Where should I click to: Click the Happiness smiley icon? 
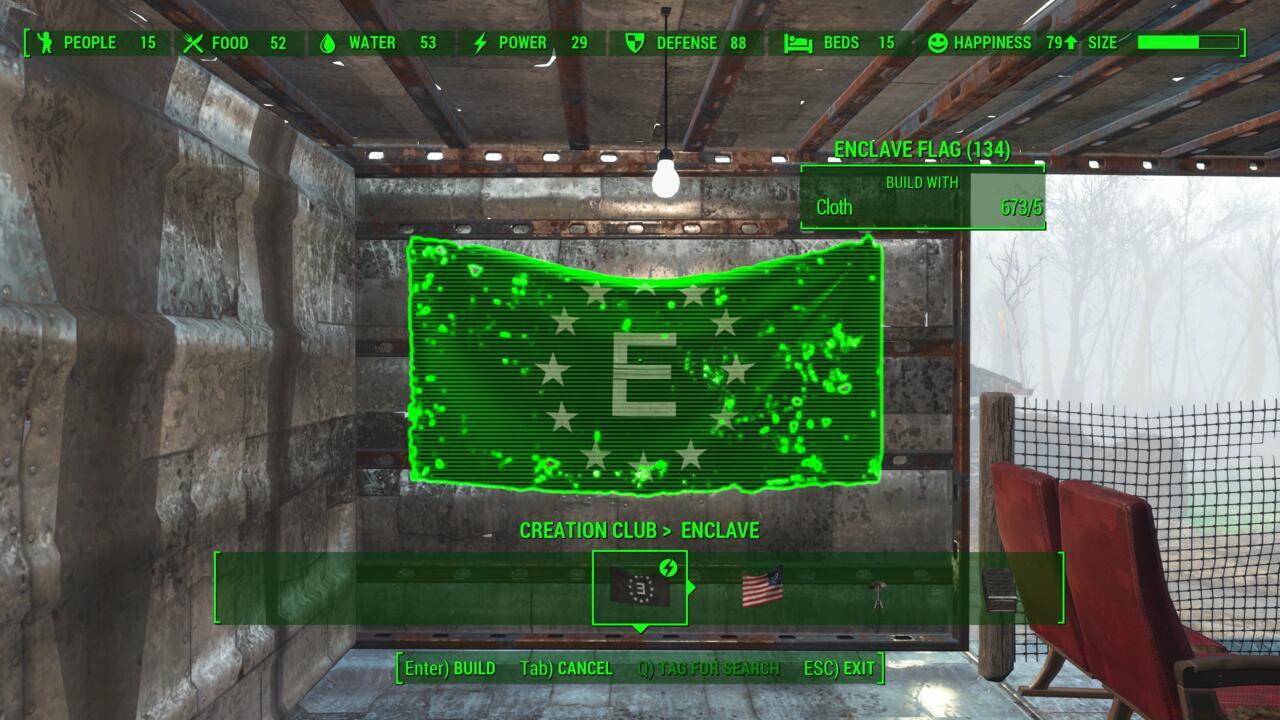[x=936, y=43]
